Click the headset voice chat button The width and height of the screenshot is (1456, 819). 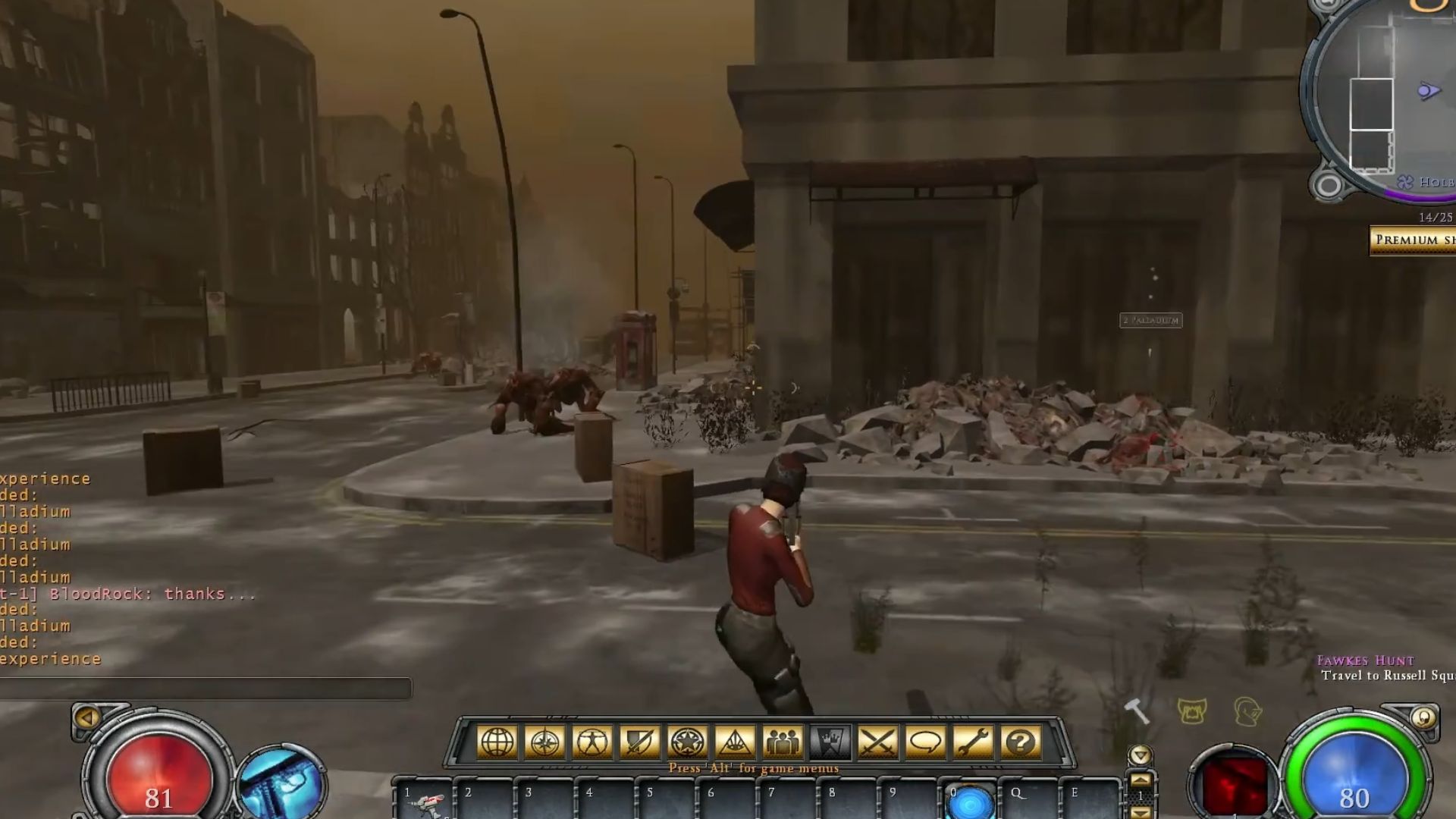1247,711
